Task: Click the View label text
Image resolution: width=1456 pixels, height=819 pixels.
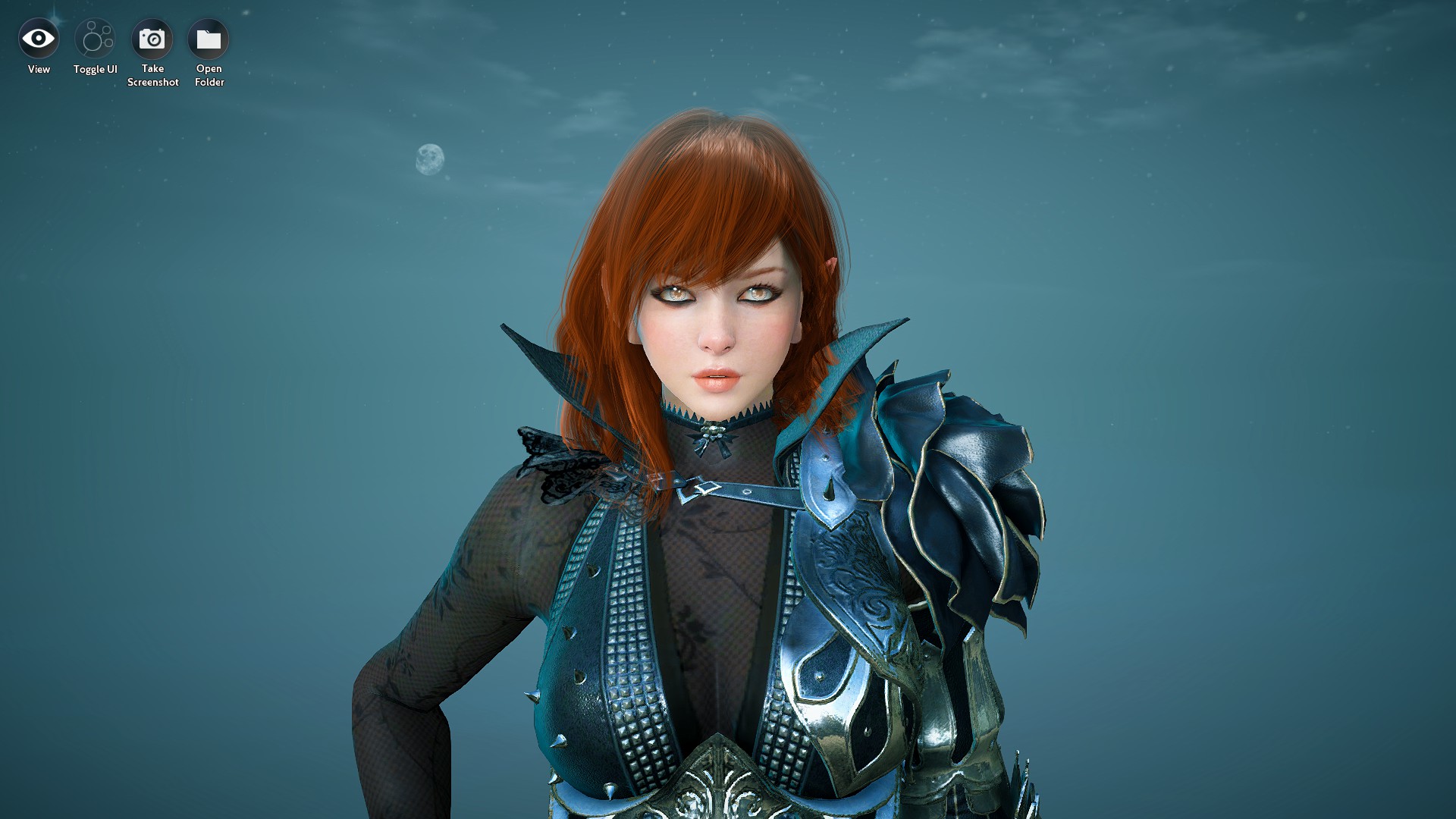Action: point(38,69)
